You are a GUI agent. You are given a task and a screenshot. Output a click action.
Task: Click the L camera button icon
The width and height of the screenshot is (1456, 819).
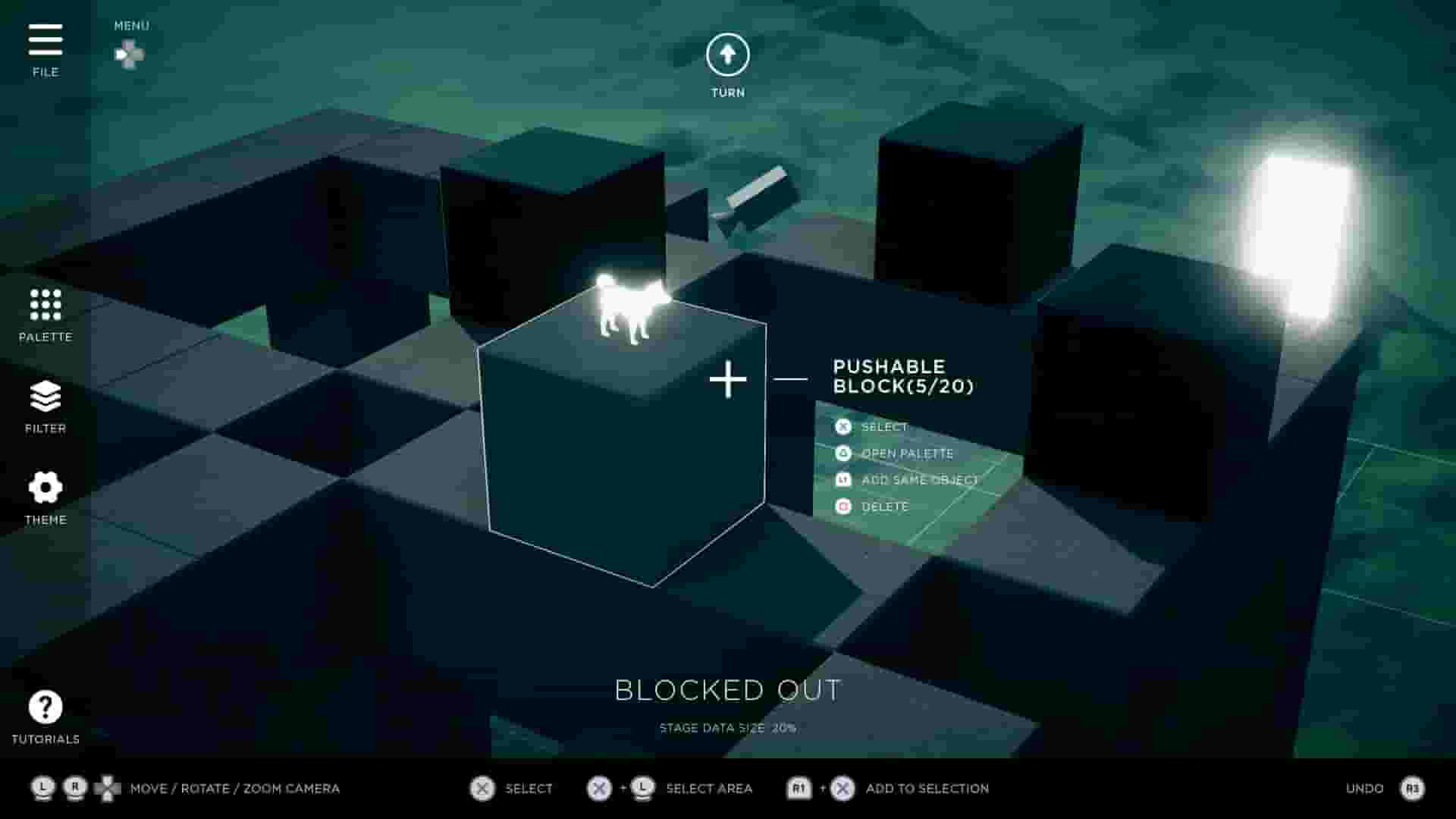(42, 788)
